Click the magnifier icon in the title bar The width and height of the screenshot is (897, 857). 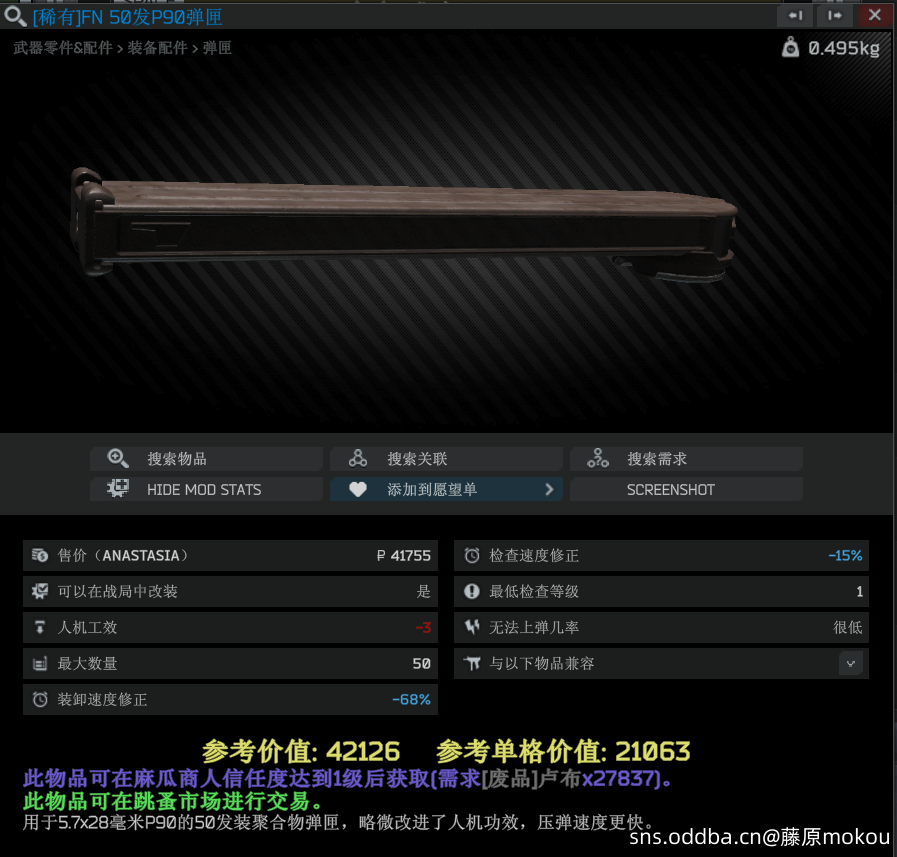tap(15, 16)
